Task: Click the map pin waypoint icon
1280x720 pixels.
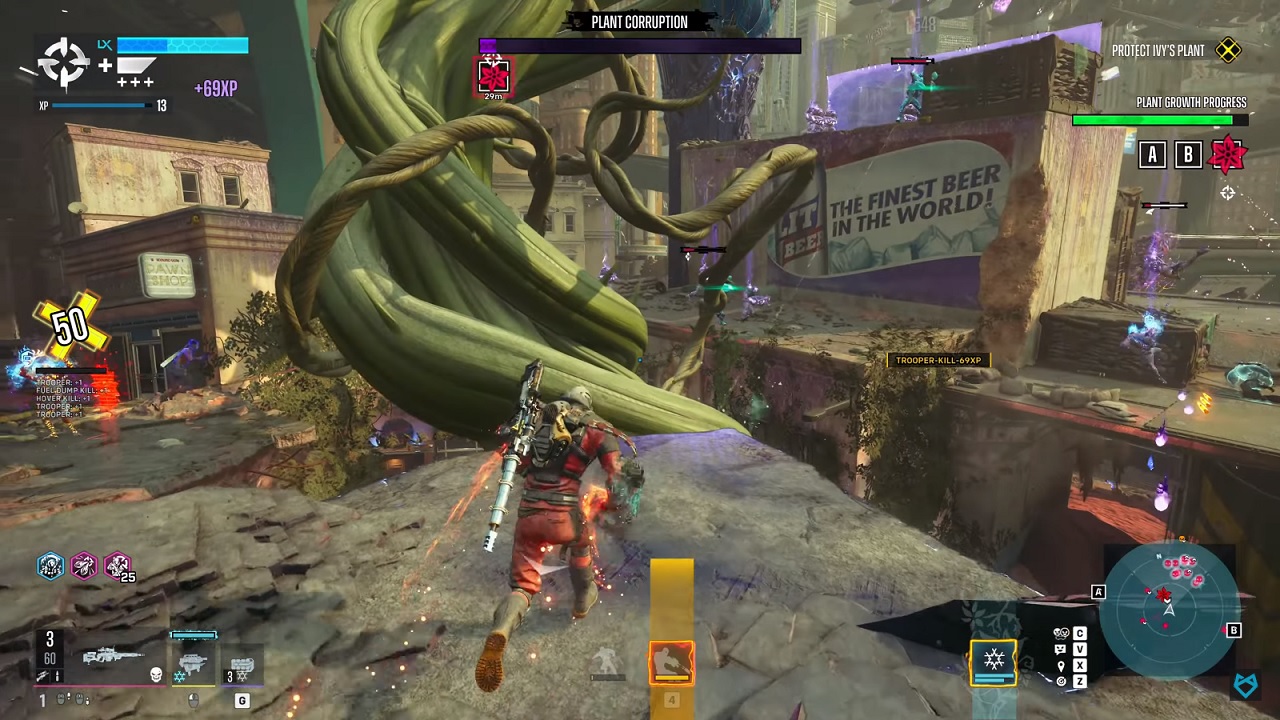Action: click(1061, 665)
